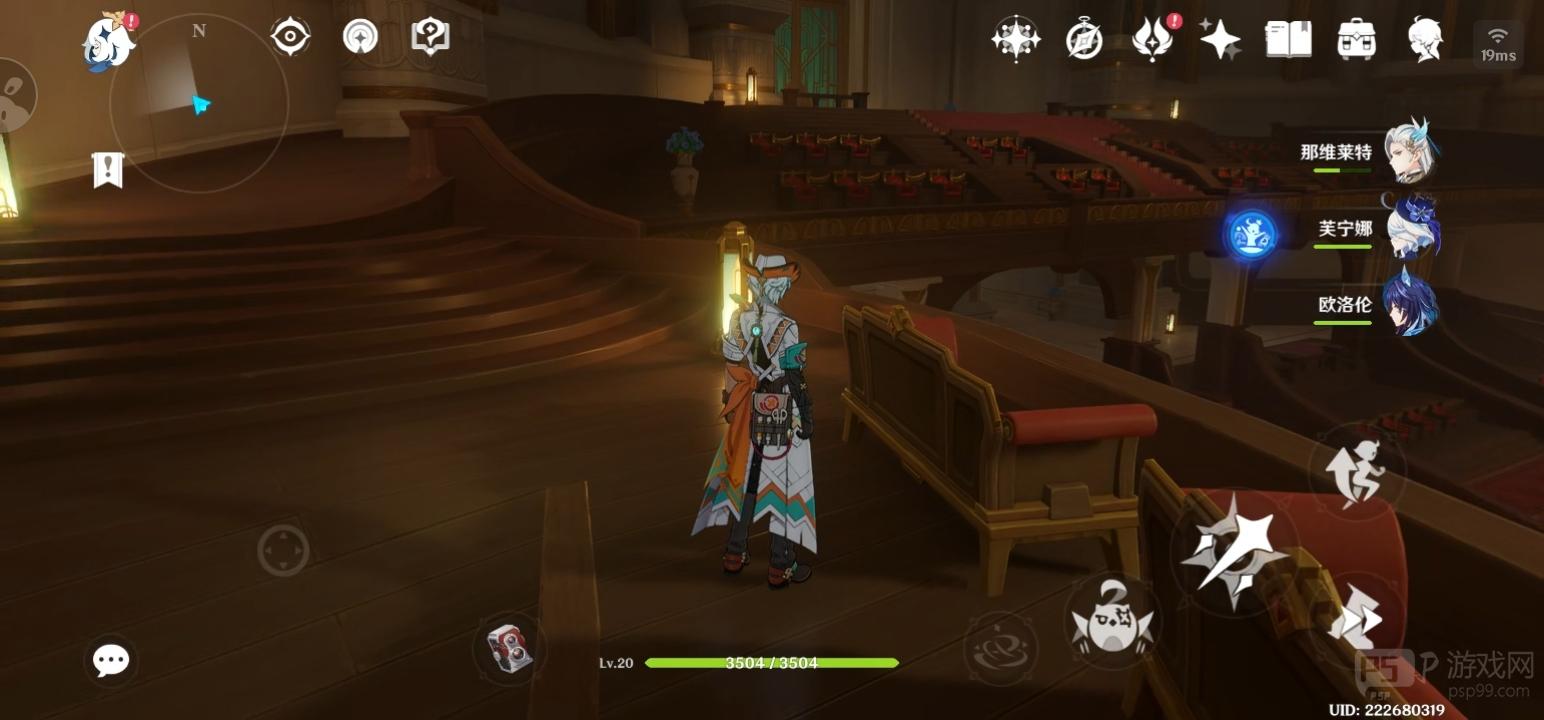This screenshot has height=720, width=1544.
Task: Switch to party member 欧洛伦
Action: pos(1410,304)
